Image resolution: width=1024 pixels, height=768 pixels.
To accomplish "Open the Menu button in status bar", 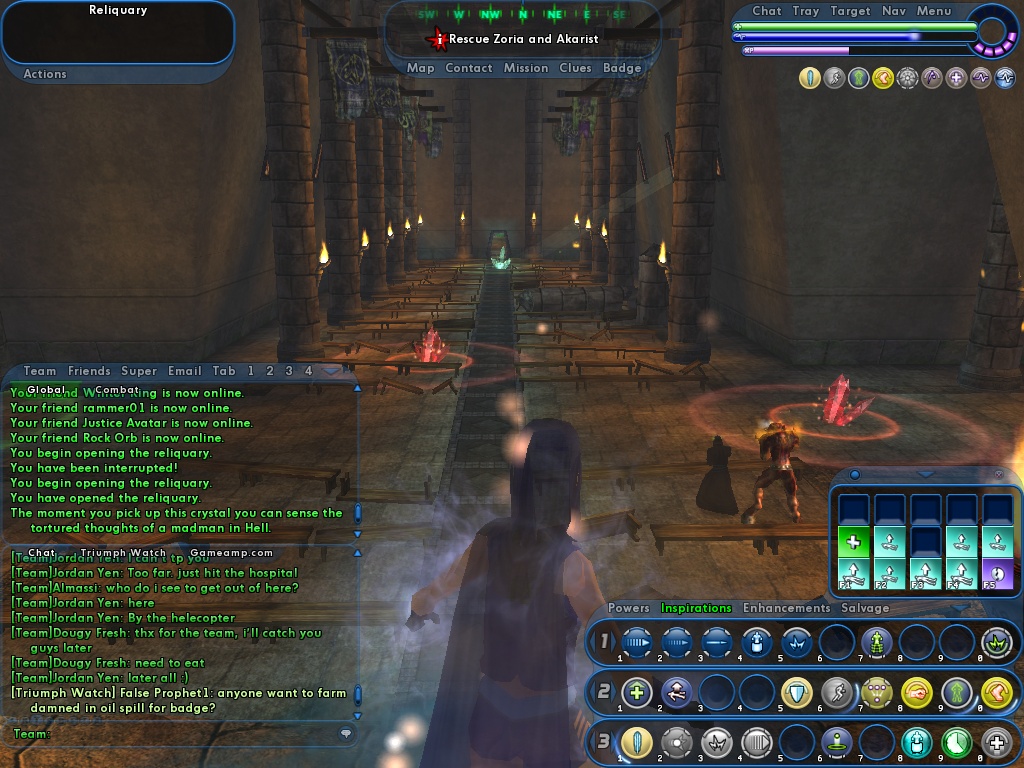I will click(x=934, y=11).
